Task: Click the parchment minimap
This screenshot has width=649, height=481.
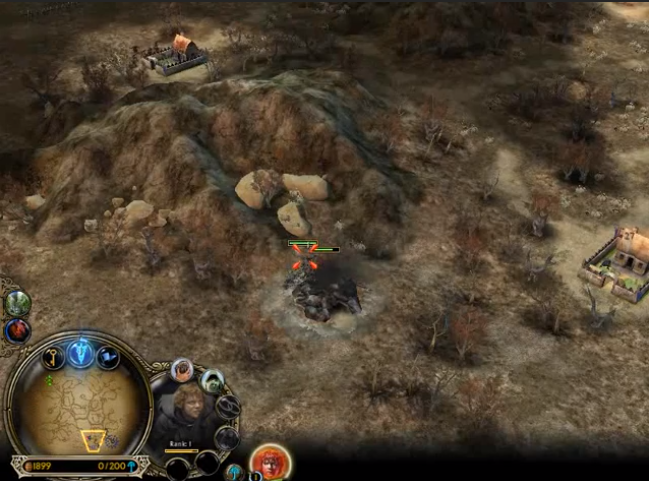Action: point(79,408)
